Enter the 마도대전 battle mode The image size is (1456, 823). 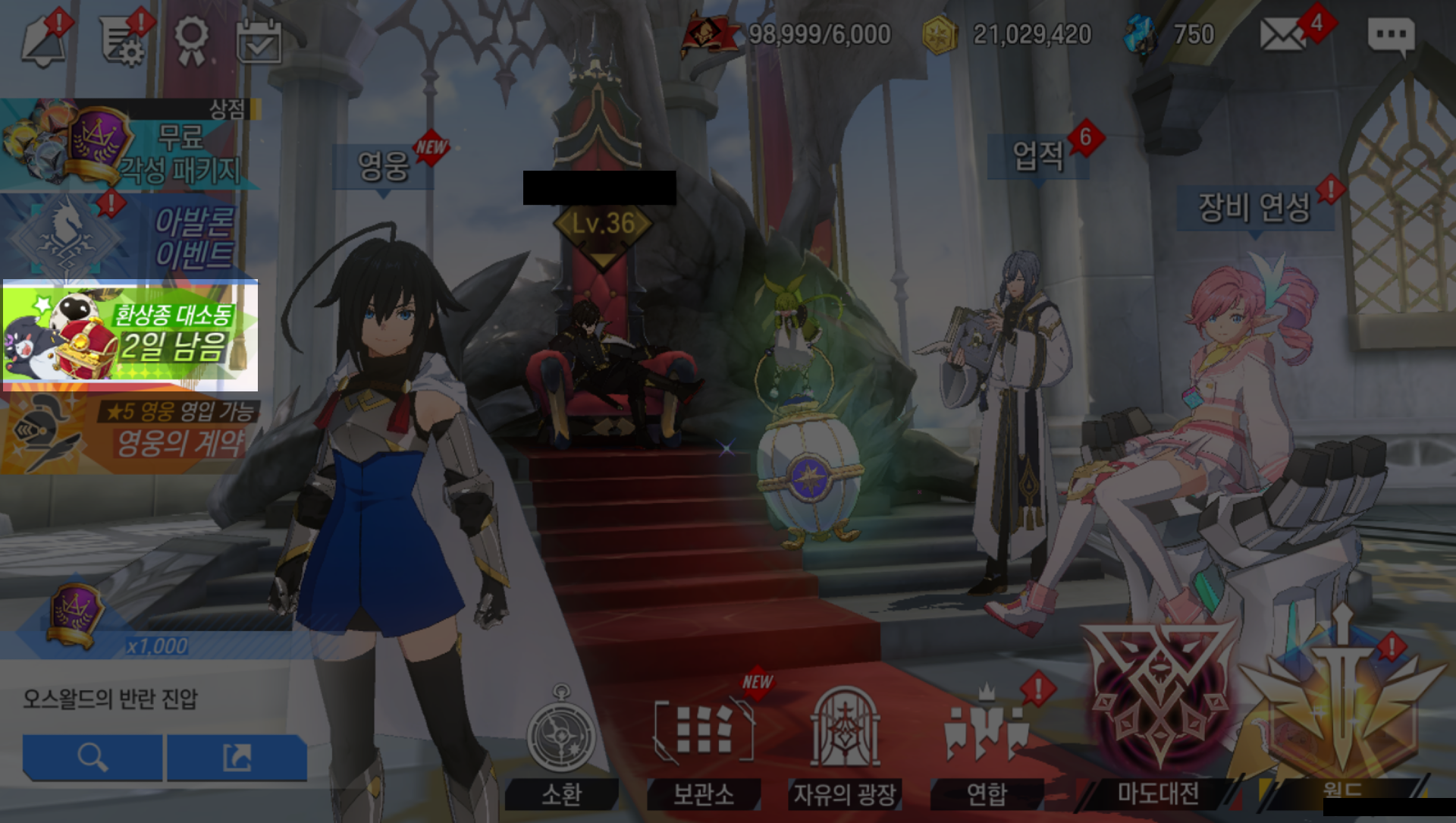pyautogui.click(x=1157, y=713)
